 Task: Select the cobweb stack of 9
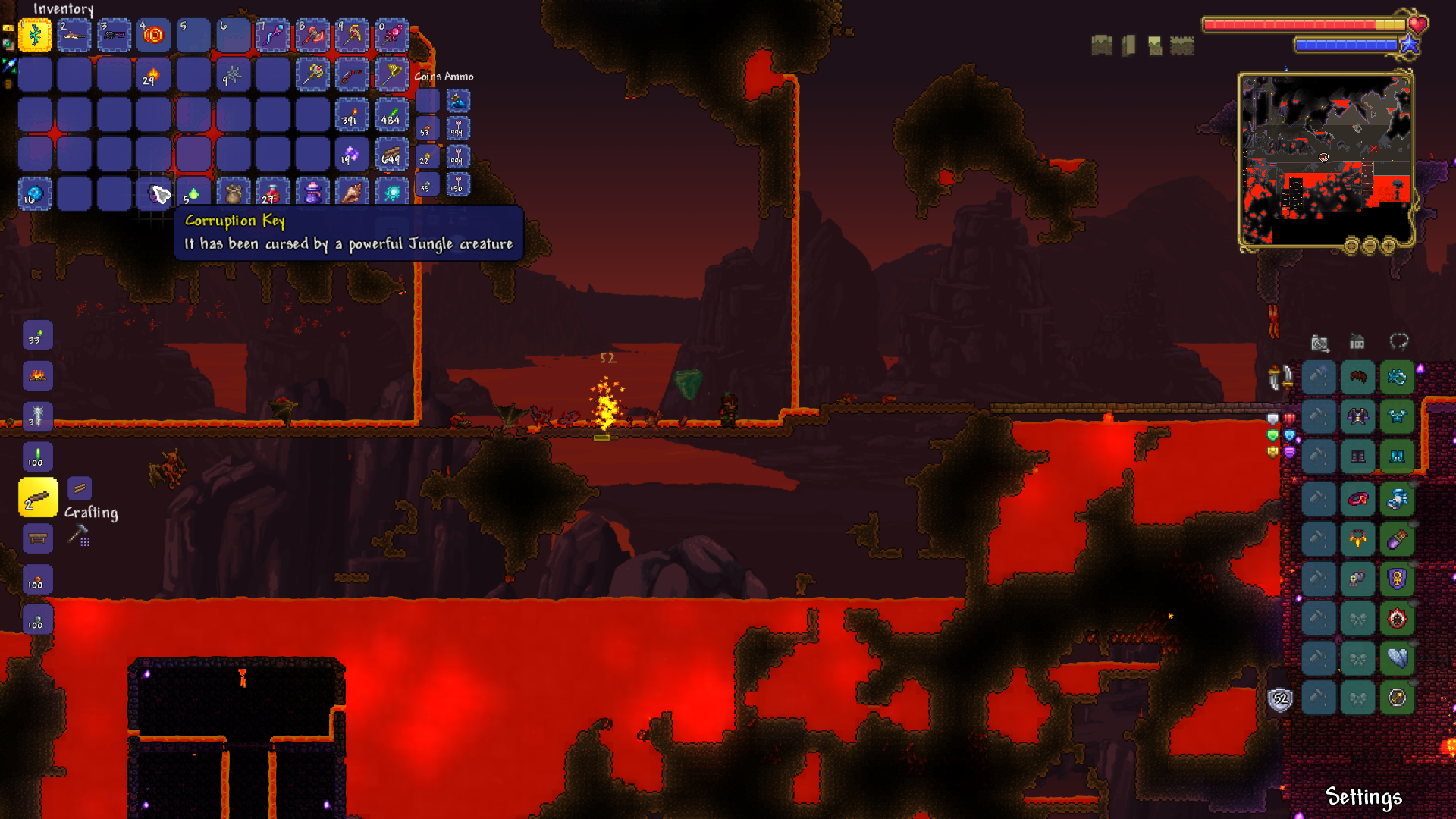point(233,74)
